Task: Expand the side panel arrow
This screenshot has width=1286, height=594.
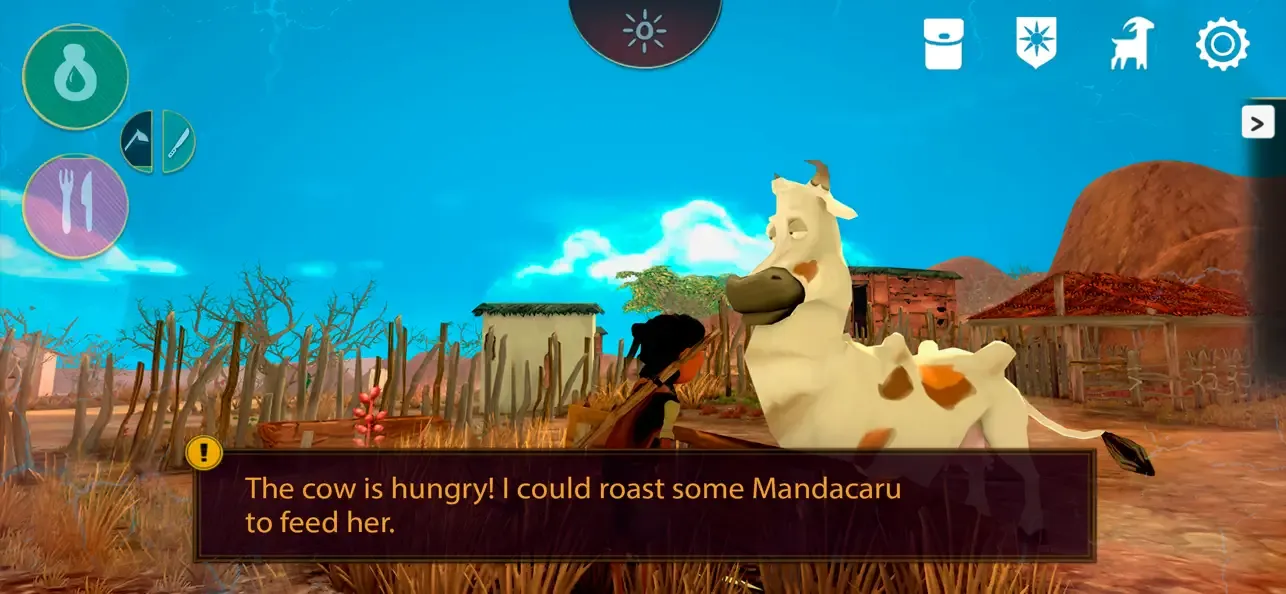Action: click(1257, 122)
